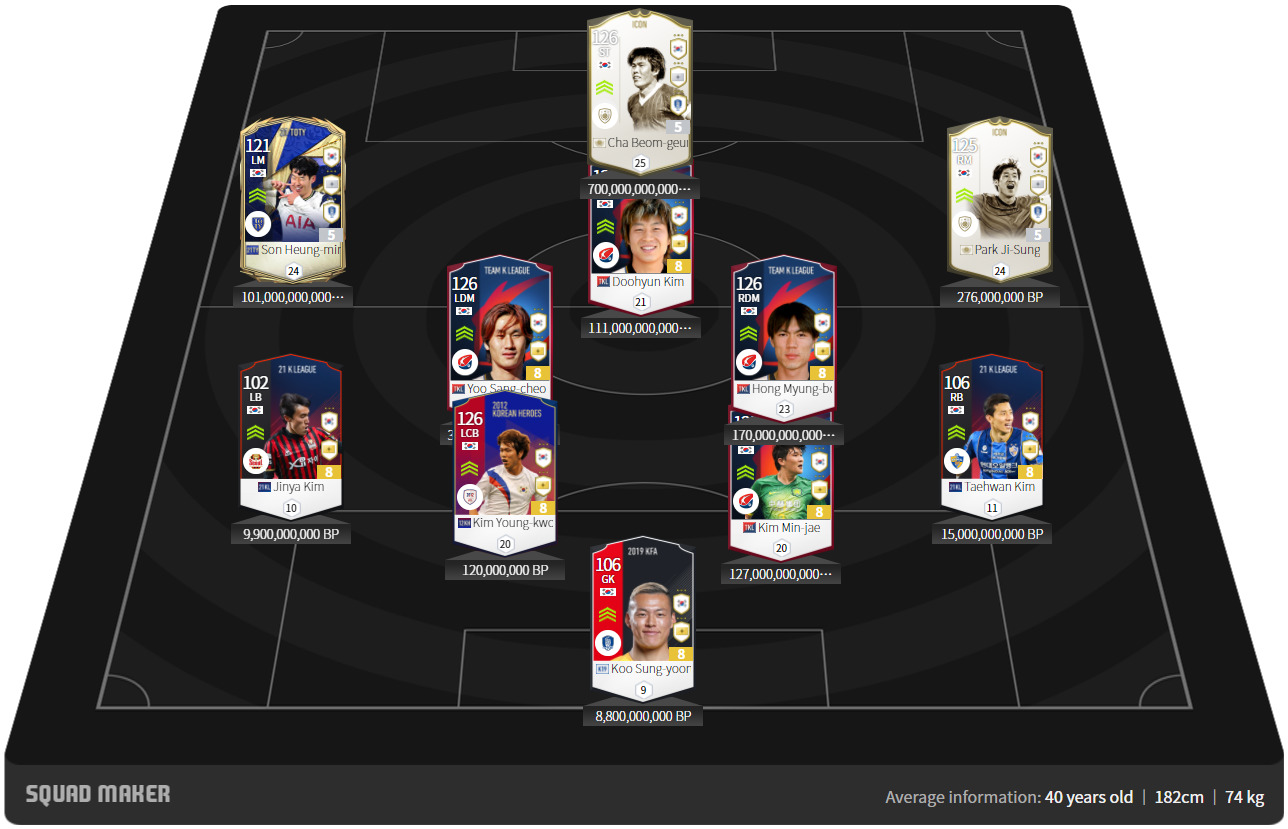Click the Yoo Sang-cheol LDM card
Image resolution: width=1288 pixels, height=829 pixels.
tap(498, 320)
